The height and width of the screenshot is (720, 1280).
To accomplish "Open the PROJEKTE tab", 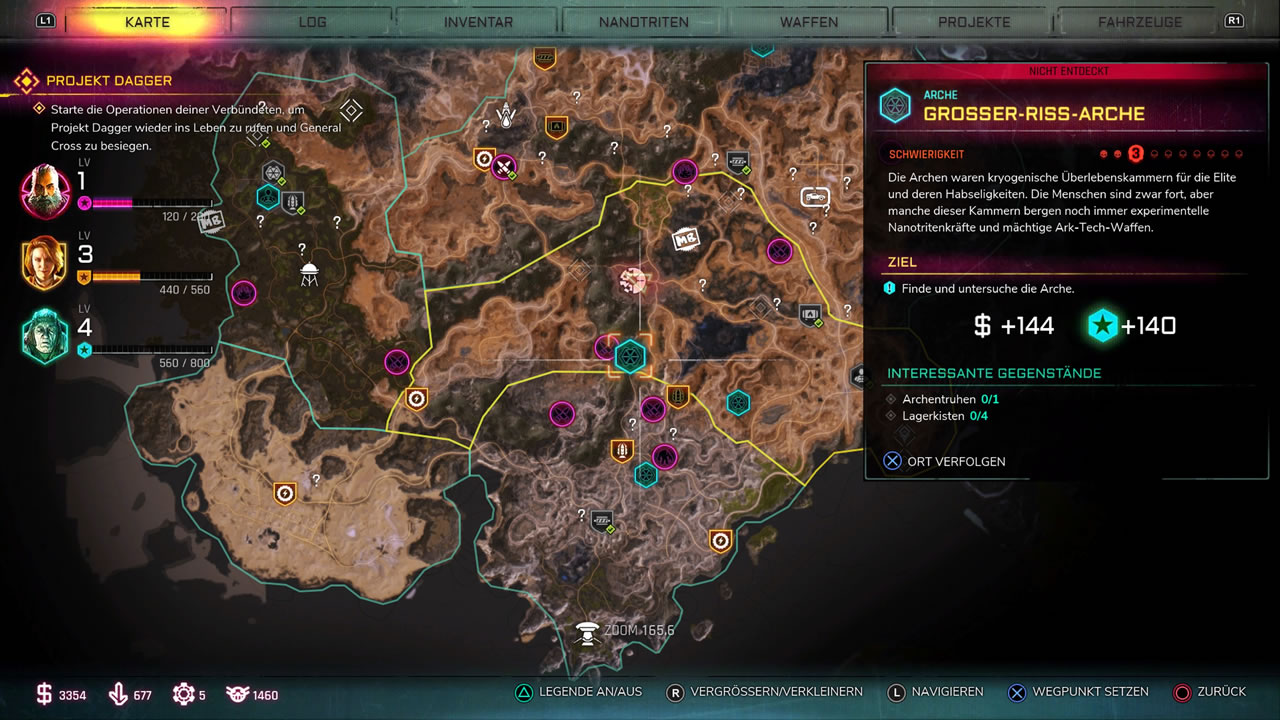I will 974,21.
